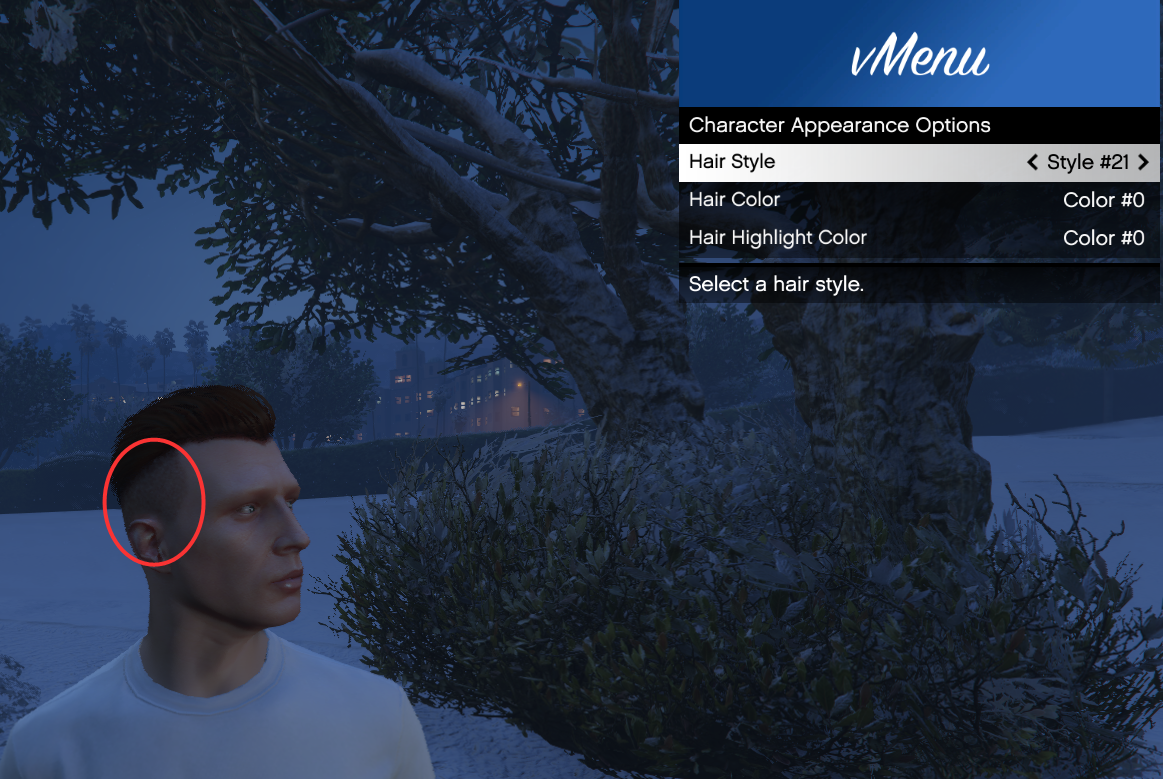Viewport: 1163px width, 779px height.
Task: Click the left arrow beside Style #21
Action: point(1032,162)
